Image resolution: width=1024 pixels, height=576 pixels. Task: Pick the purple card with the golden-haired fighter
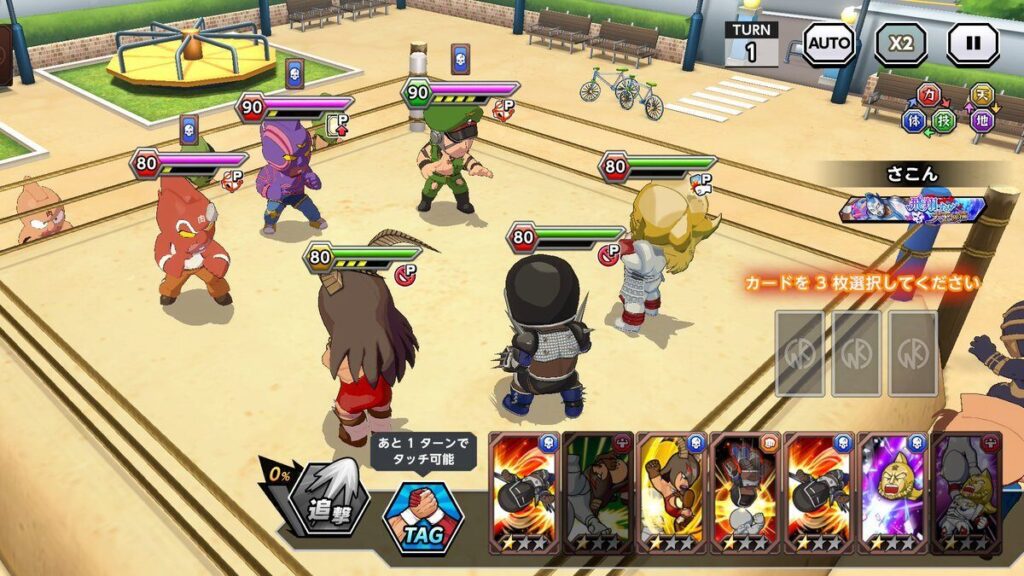pyautogui.click(x=893, y=493)
